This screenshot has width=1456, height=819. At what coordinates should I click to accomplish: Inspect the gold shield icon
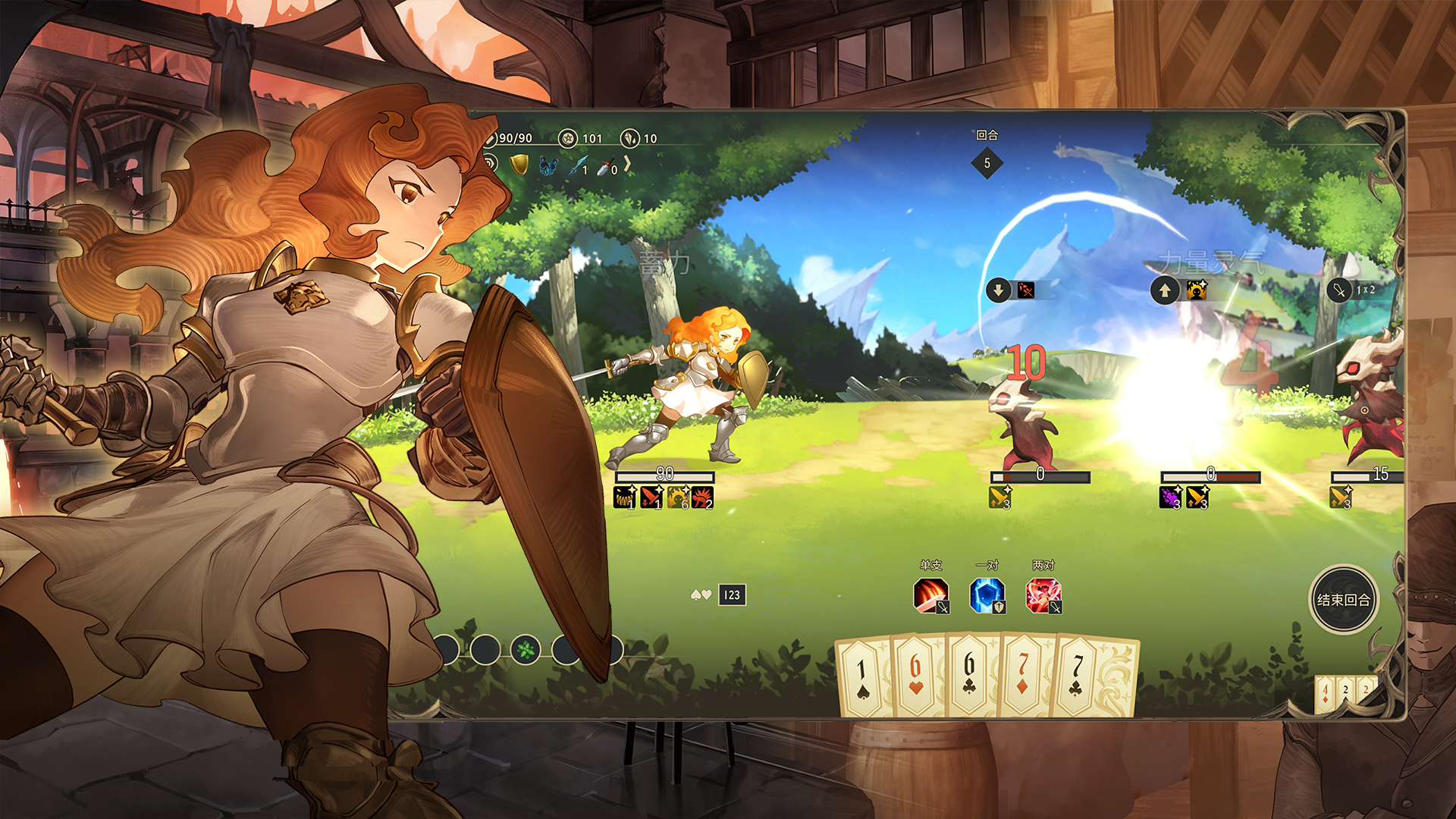[x=519, y=165]
